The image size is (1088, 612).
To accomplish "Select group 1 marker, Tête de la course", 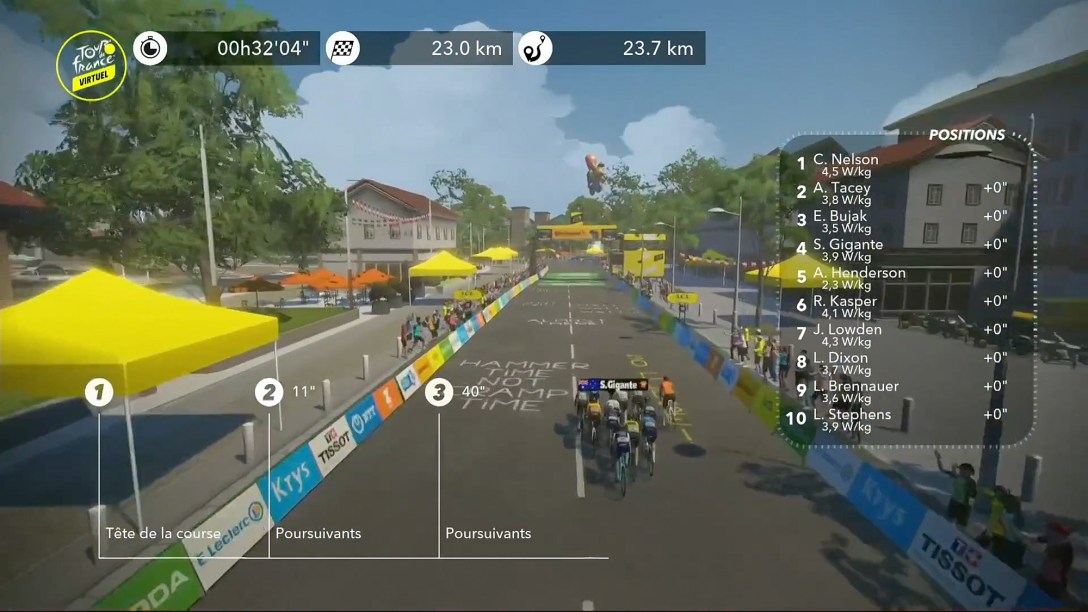I will (x=98, y=392).
